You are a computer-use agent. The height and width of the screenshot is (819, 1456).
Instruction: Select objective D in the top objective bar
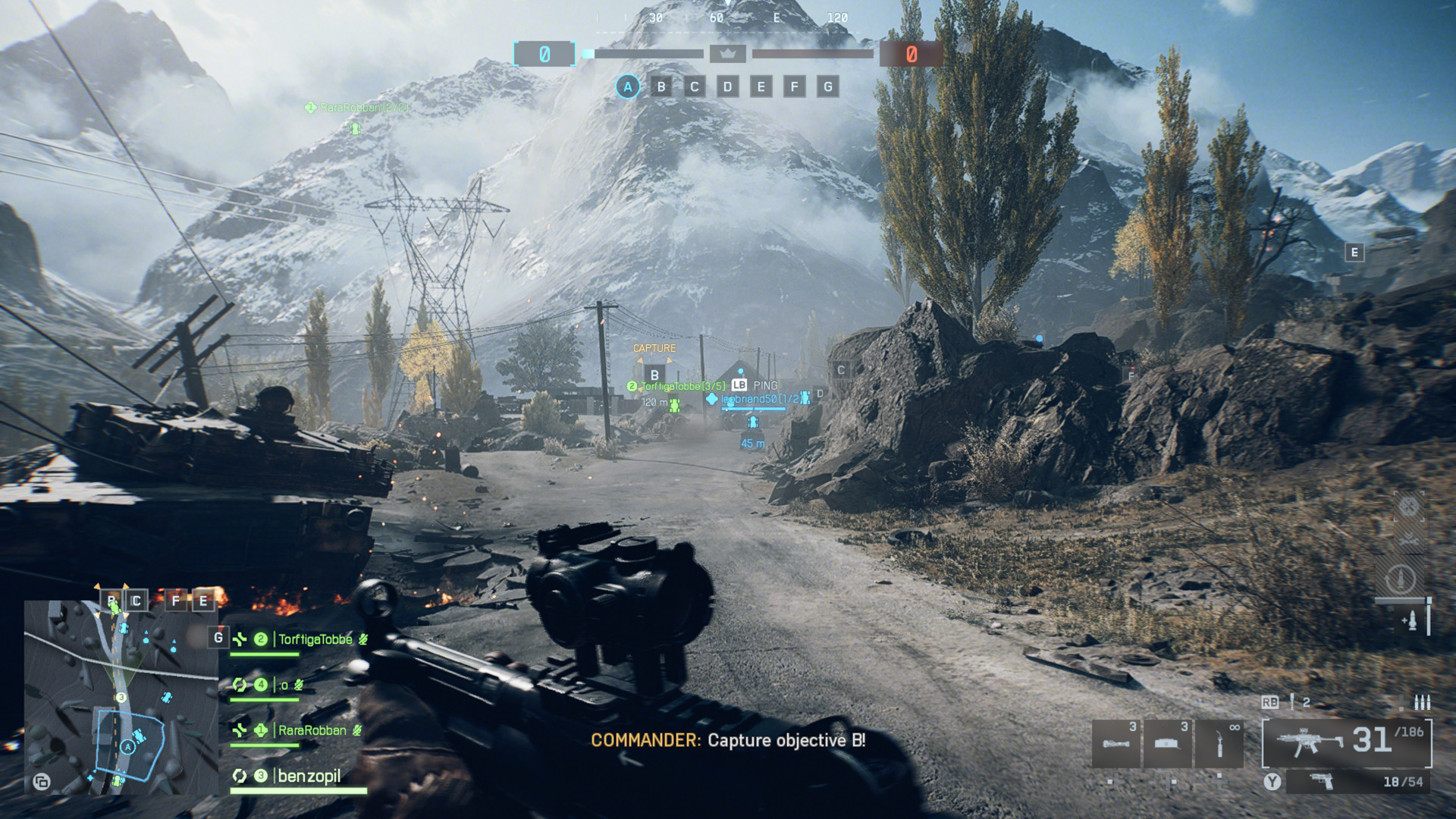(x=727, y=87)
